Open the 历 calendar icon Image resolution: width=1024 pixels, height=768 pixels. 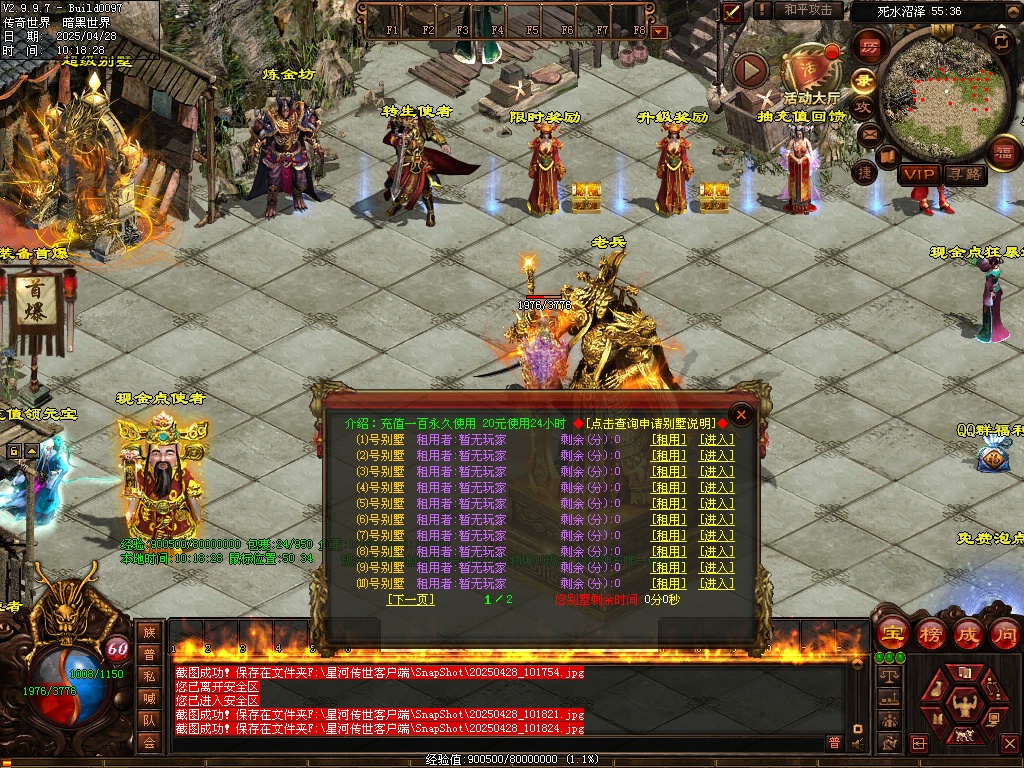(x=870, y=47)
